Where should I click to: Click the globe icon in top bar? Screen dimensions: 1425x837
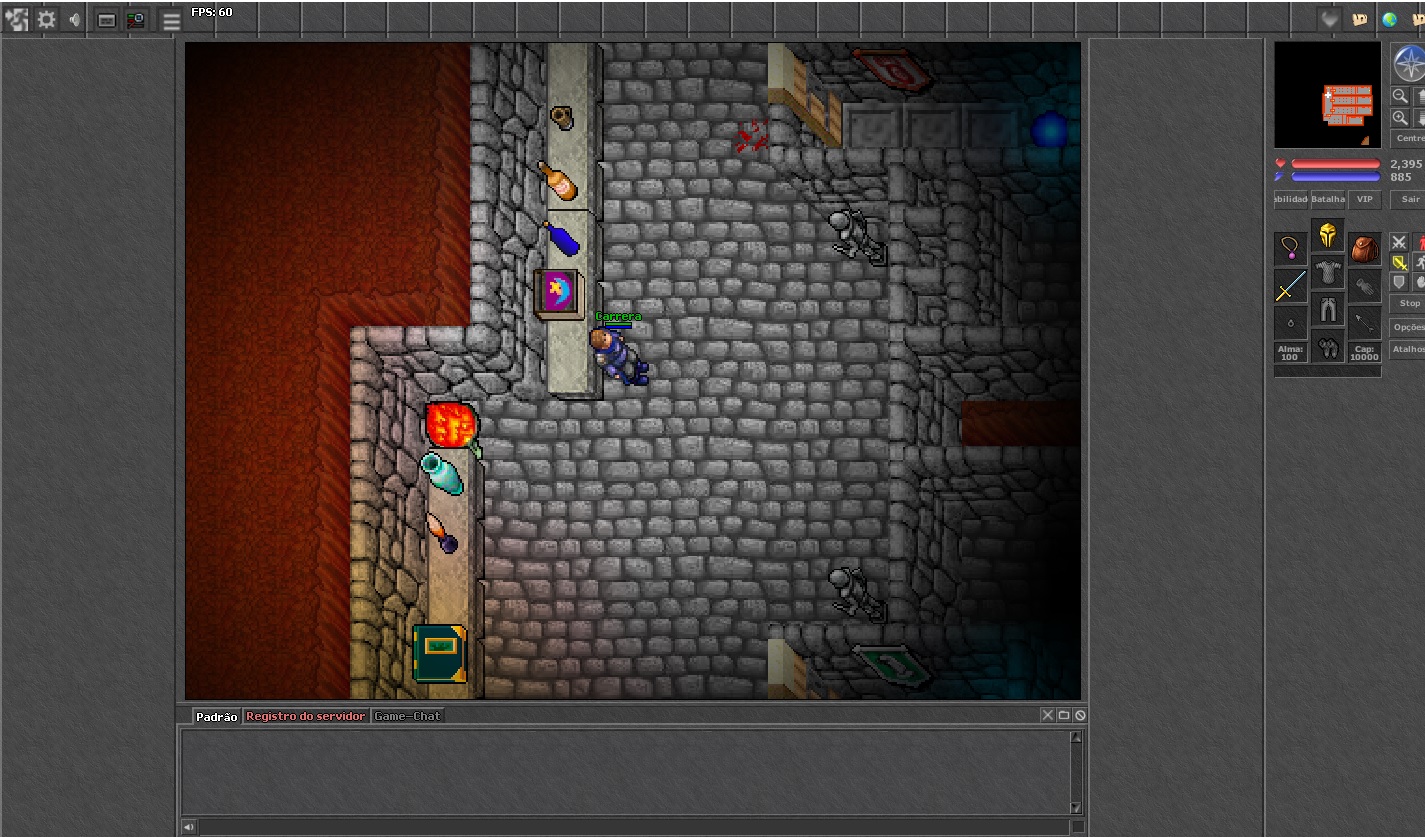(x=1389, y=19)
